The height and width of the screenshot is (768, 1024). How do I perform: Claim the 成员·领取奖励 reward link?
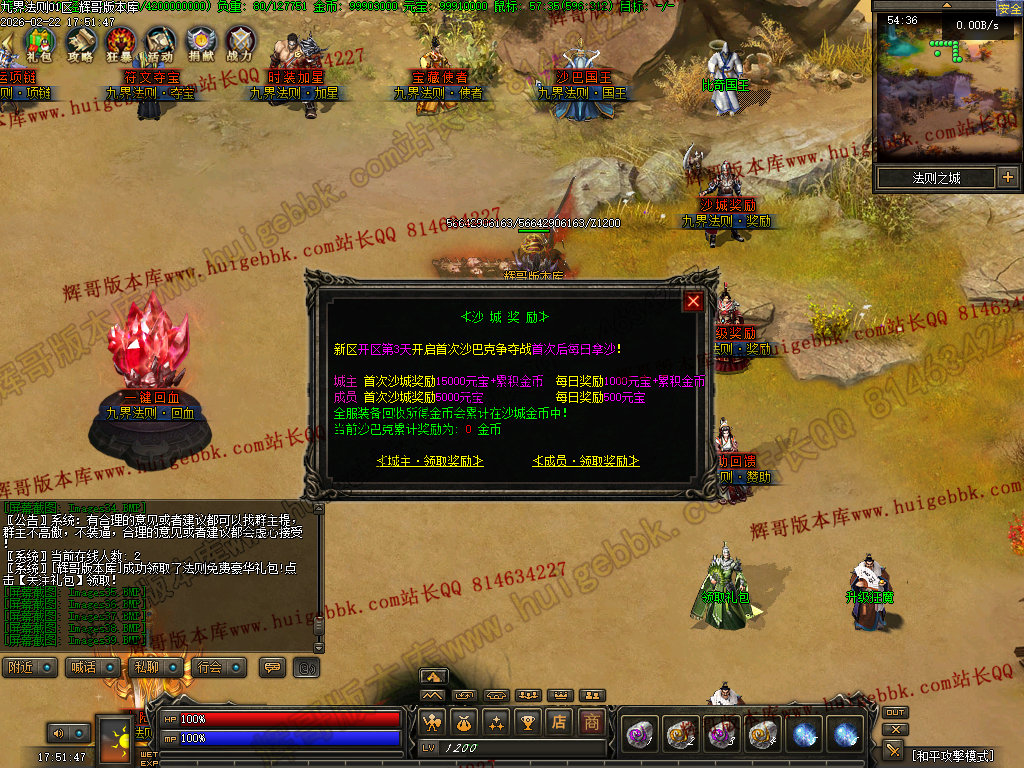586,461
